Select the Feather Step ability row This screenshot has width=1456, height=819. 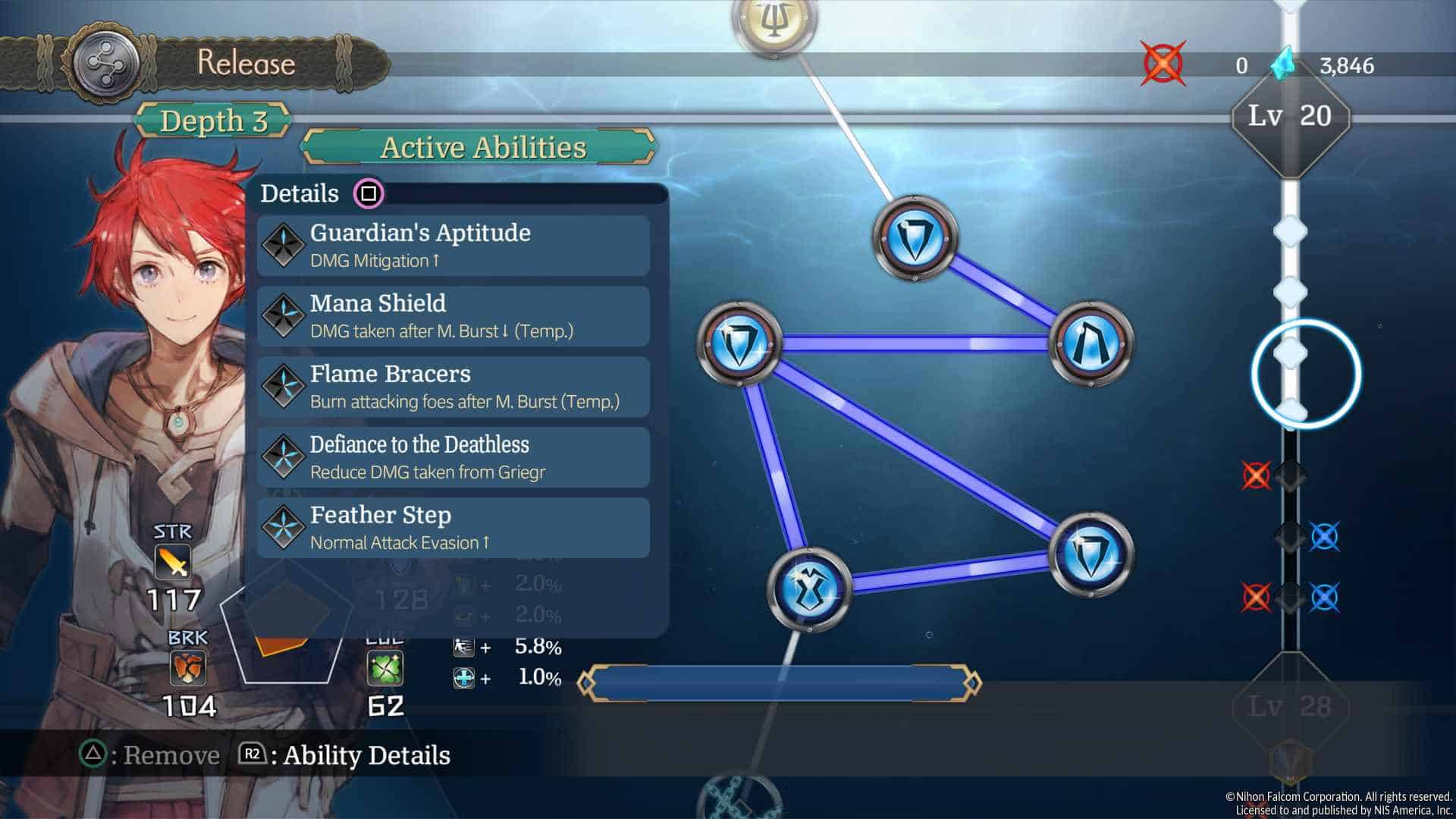[453, 528]
